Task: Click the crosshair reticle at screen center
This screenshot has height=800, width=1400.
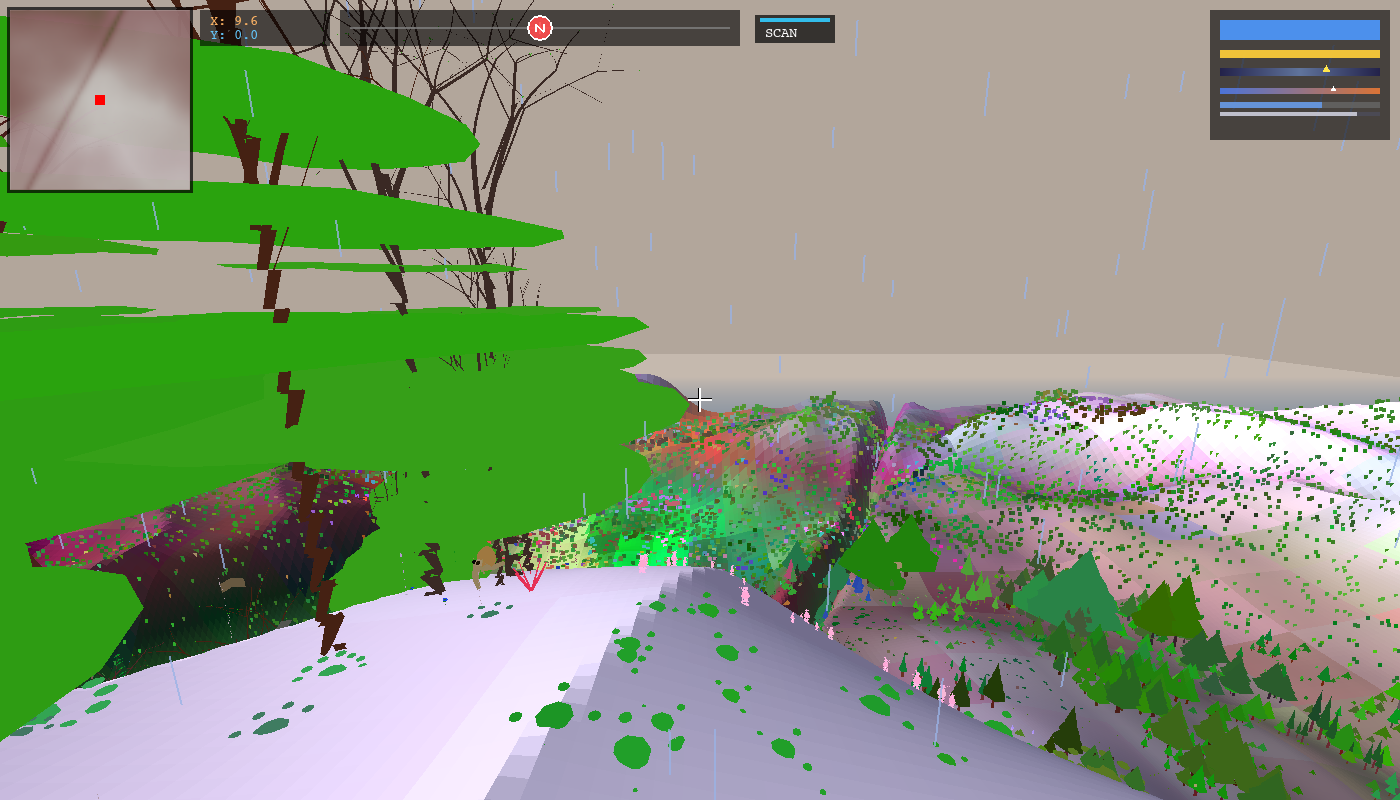Action: (700, 398)
